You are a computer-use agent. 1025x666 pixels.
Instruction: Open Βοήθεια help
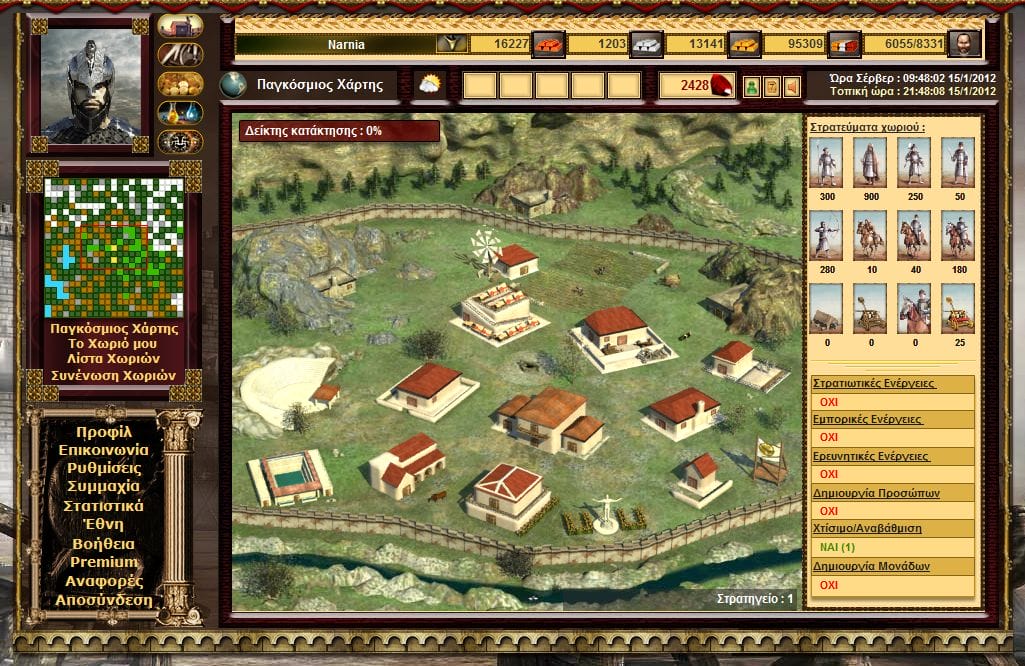[103, 544]
